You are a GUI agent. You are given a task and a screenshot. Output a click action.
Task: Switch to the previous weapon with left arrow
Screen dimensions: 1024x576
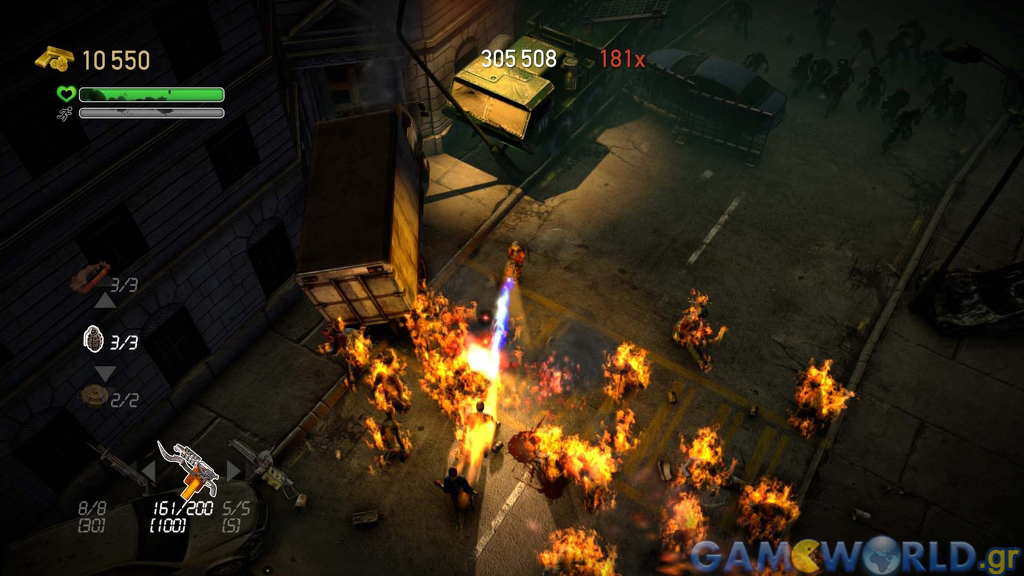pos(147,470)
